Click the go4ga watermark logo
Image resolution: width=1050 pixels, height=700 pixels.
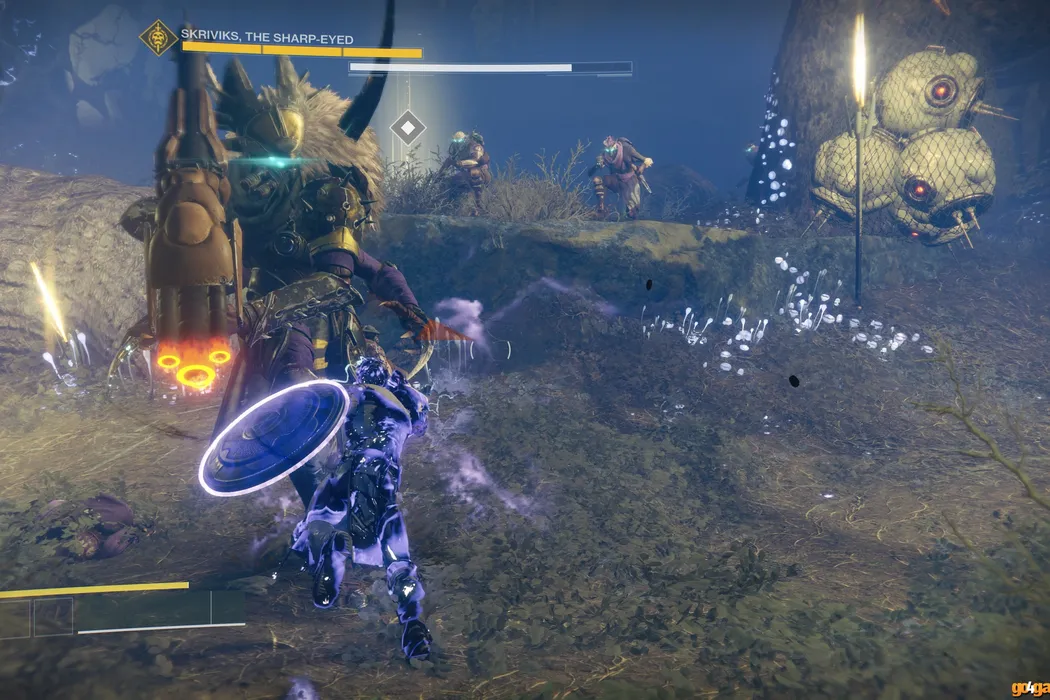point(1030,688)
